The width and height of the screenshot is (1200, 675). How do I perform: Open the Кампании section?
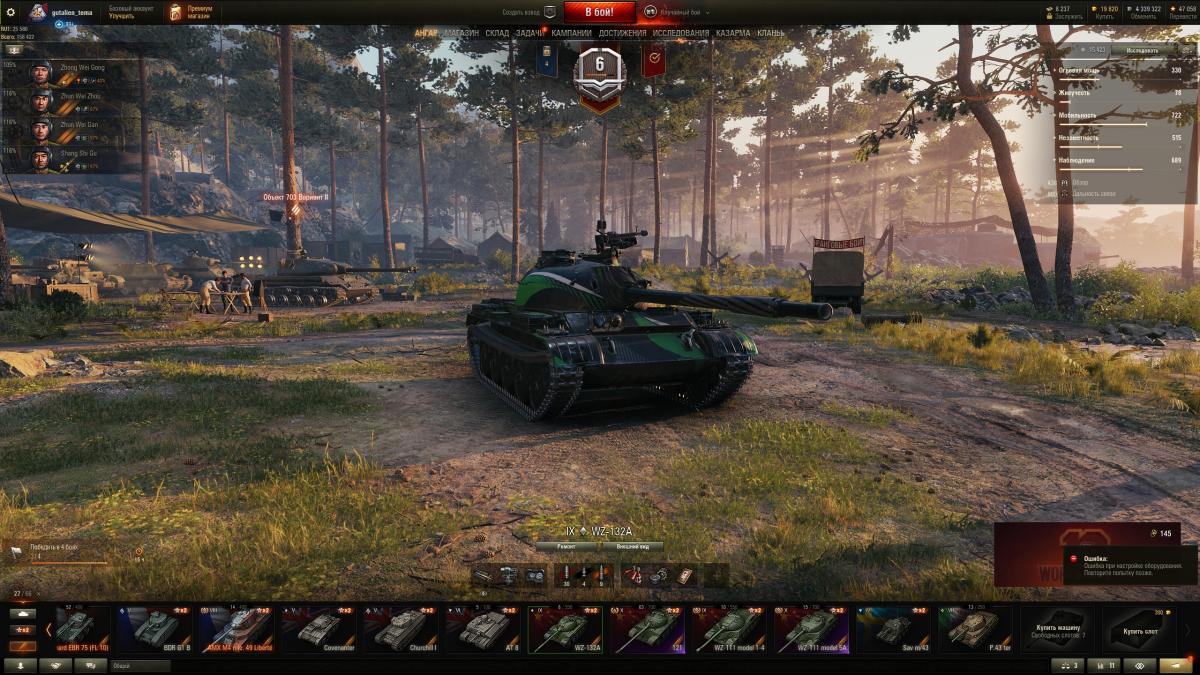pyautogui.click(x=571, y=33)
